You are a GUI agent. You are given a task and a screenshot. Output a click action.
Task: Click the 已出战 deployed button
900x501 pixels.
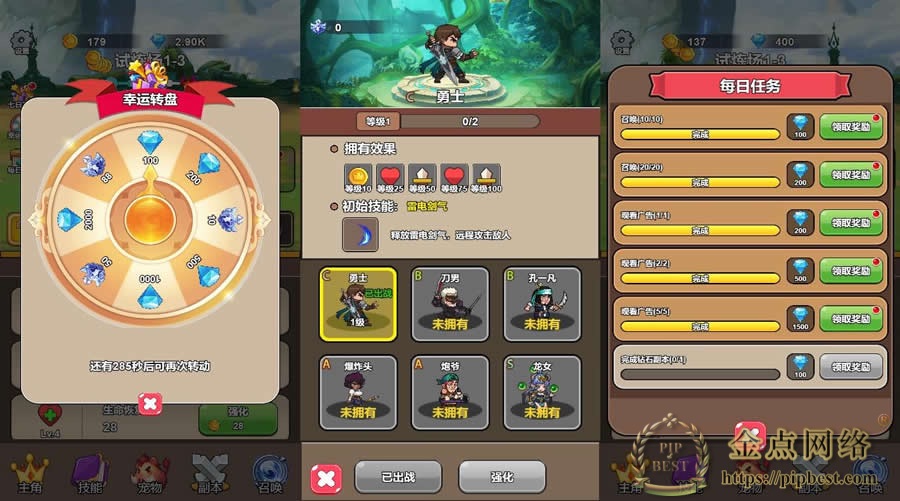(x=397, y=476)
